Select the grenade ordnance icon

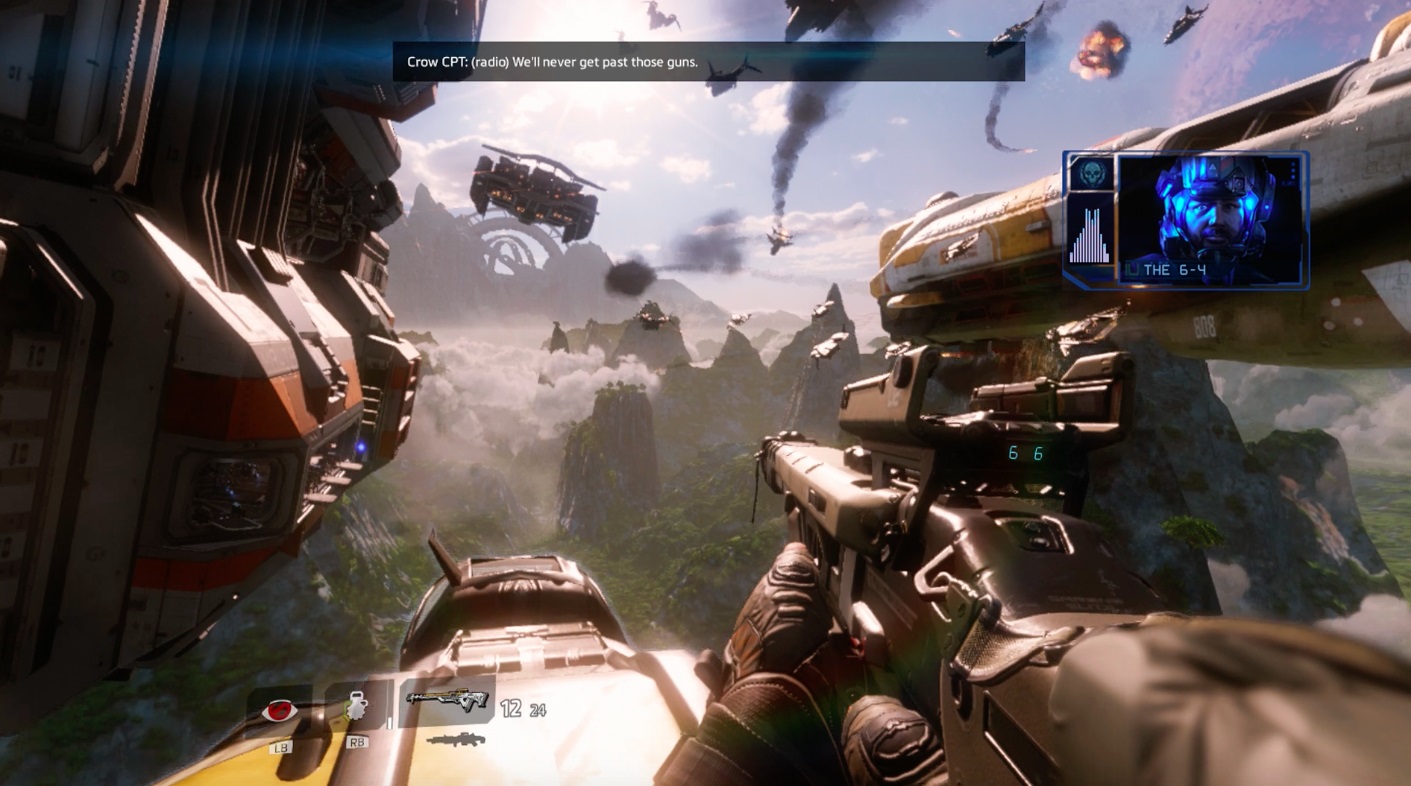pyautogui.click(x=357, y=708)
